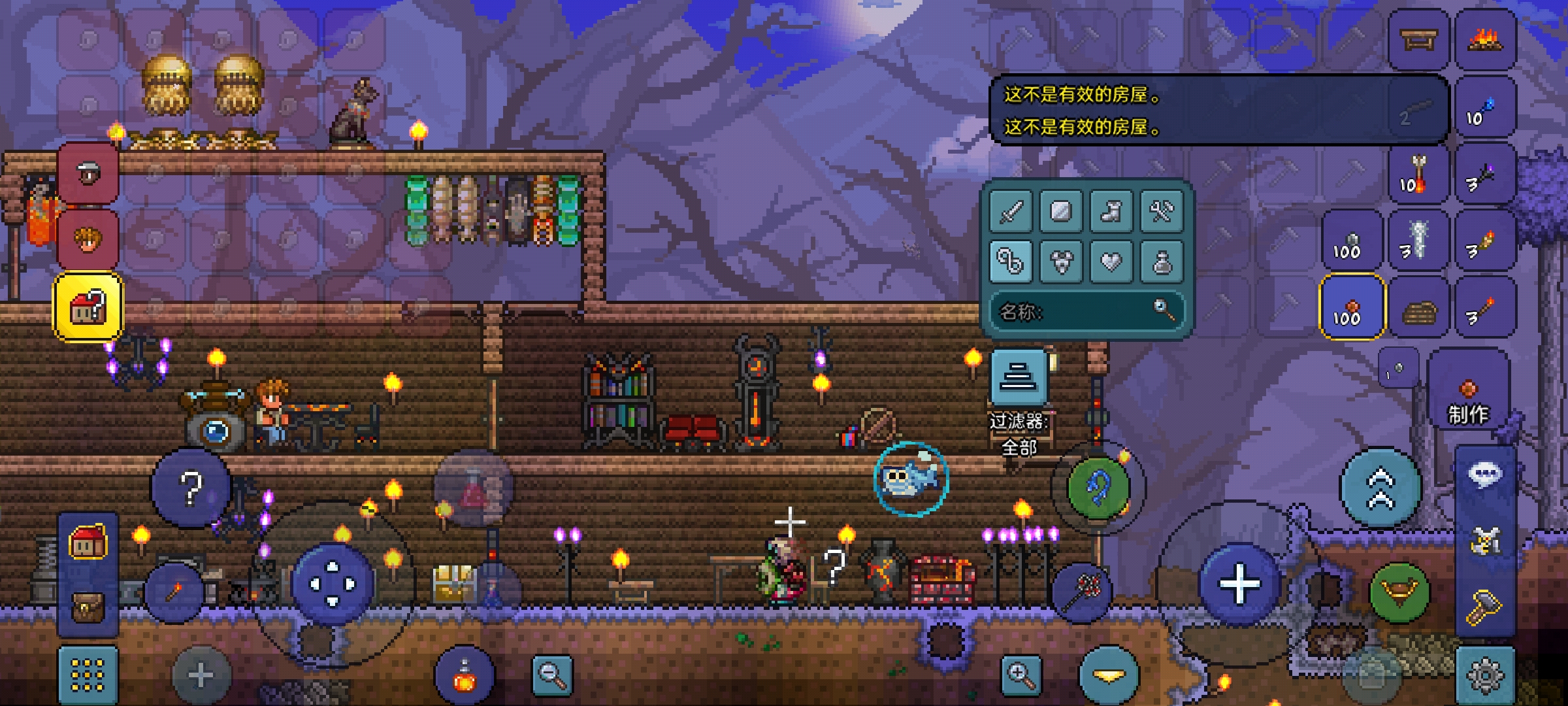Select the boot-shaped filter icon
Image resolution: width=1568 pixels, height=706 pixels.
[x=1111, y=212]
